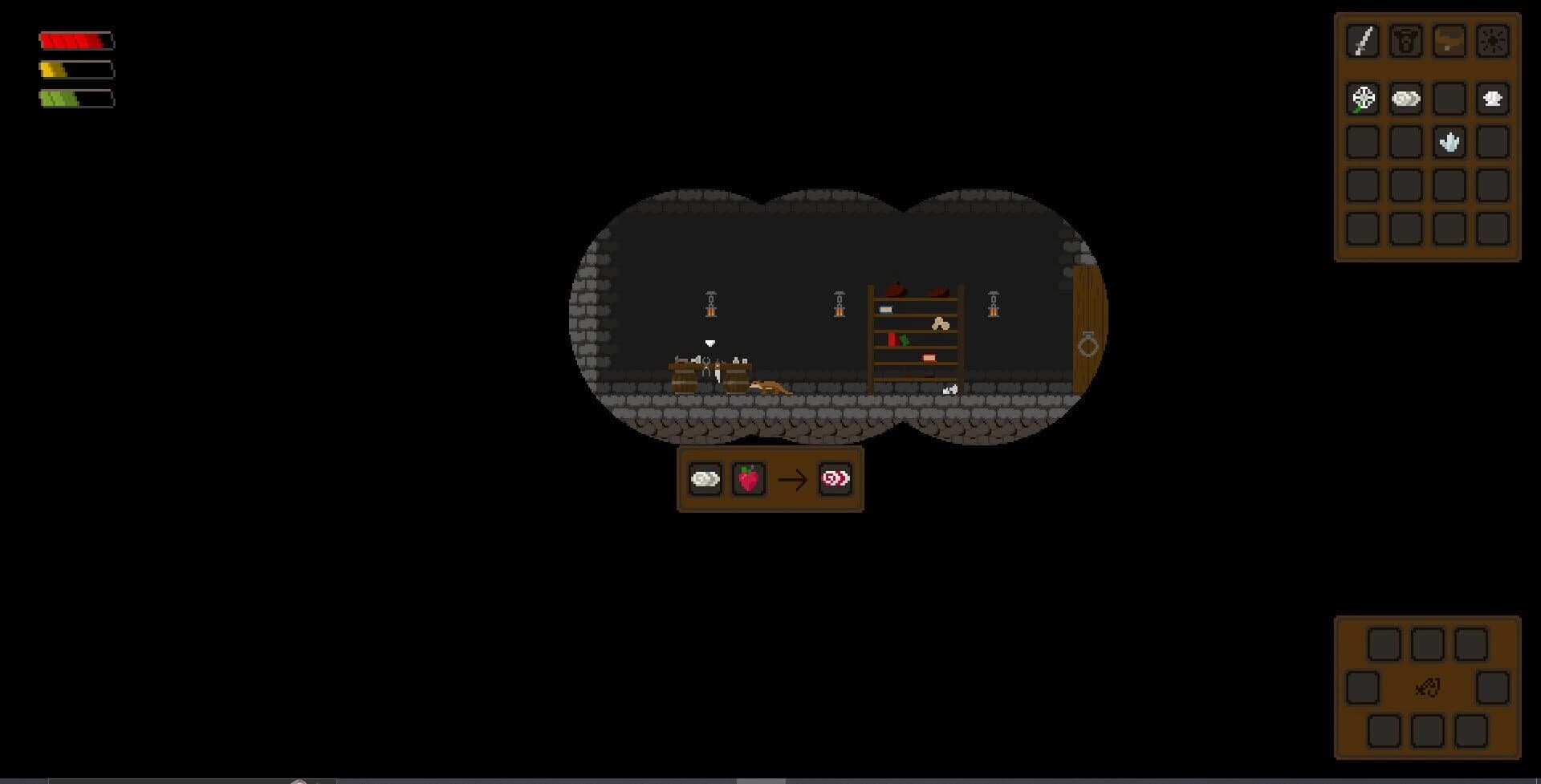Select the cloth ingredient in the recipe bar
Viewport: 1541px width, 784px height.
[704, 480]
